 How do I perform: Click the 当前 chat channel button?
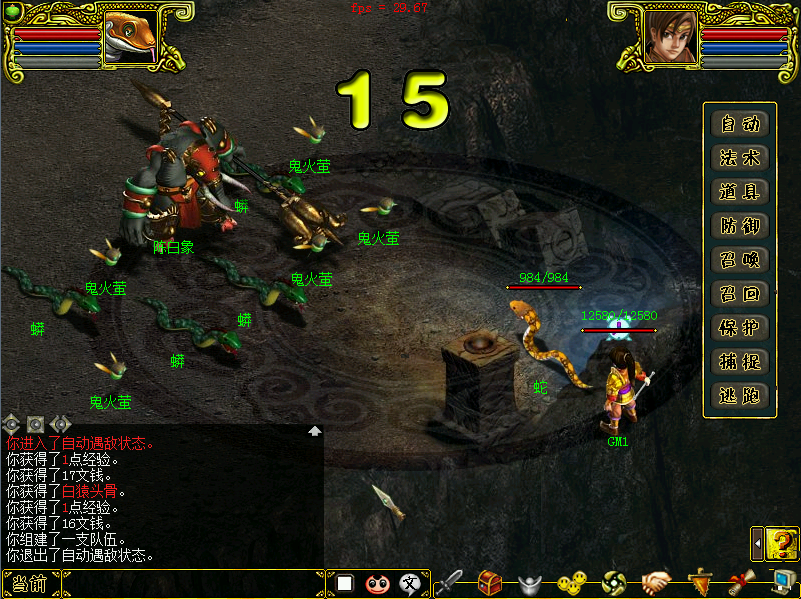[30, 584]
